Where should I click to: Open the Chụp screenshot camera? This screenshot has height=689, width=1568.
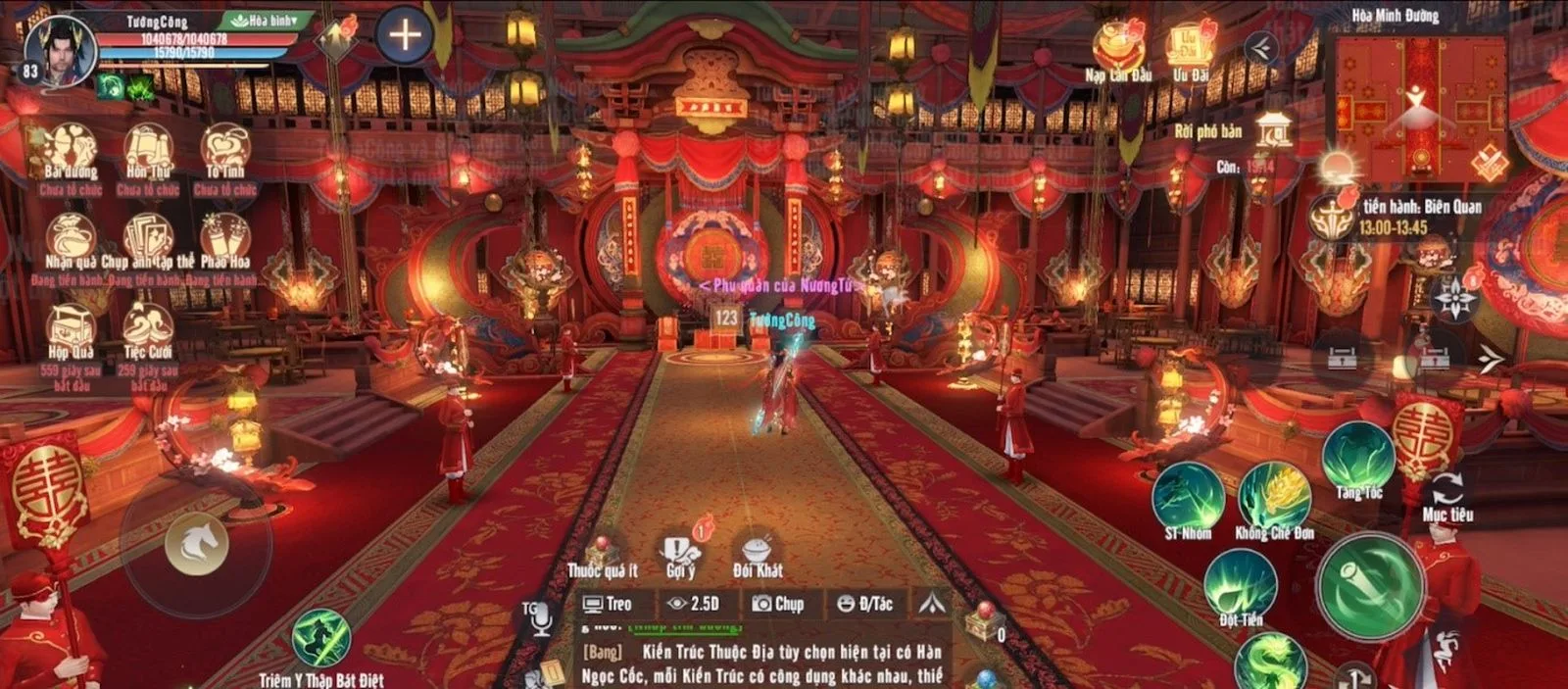click(x=778, y=604)
